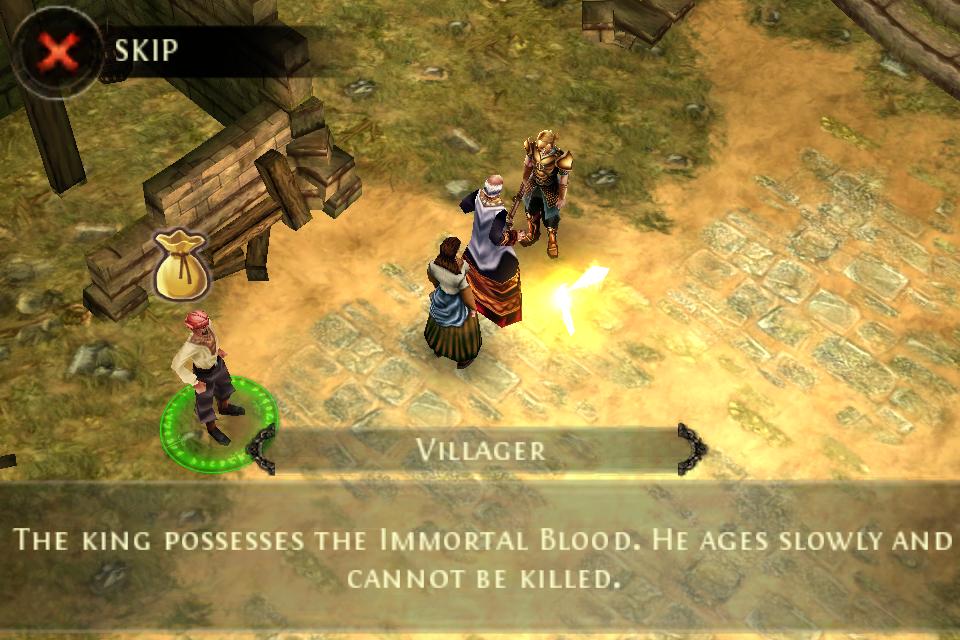960x640 pixels.
Task: Skip the cutscene with the red X button
Action: click(58, 51)
